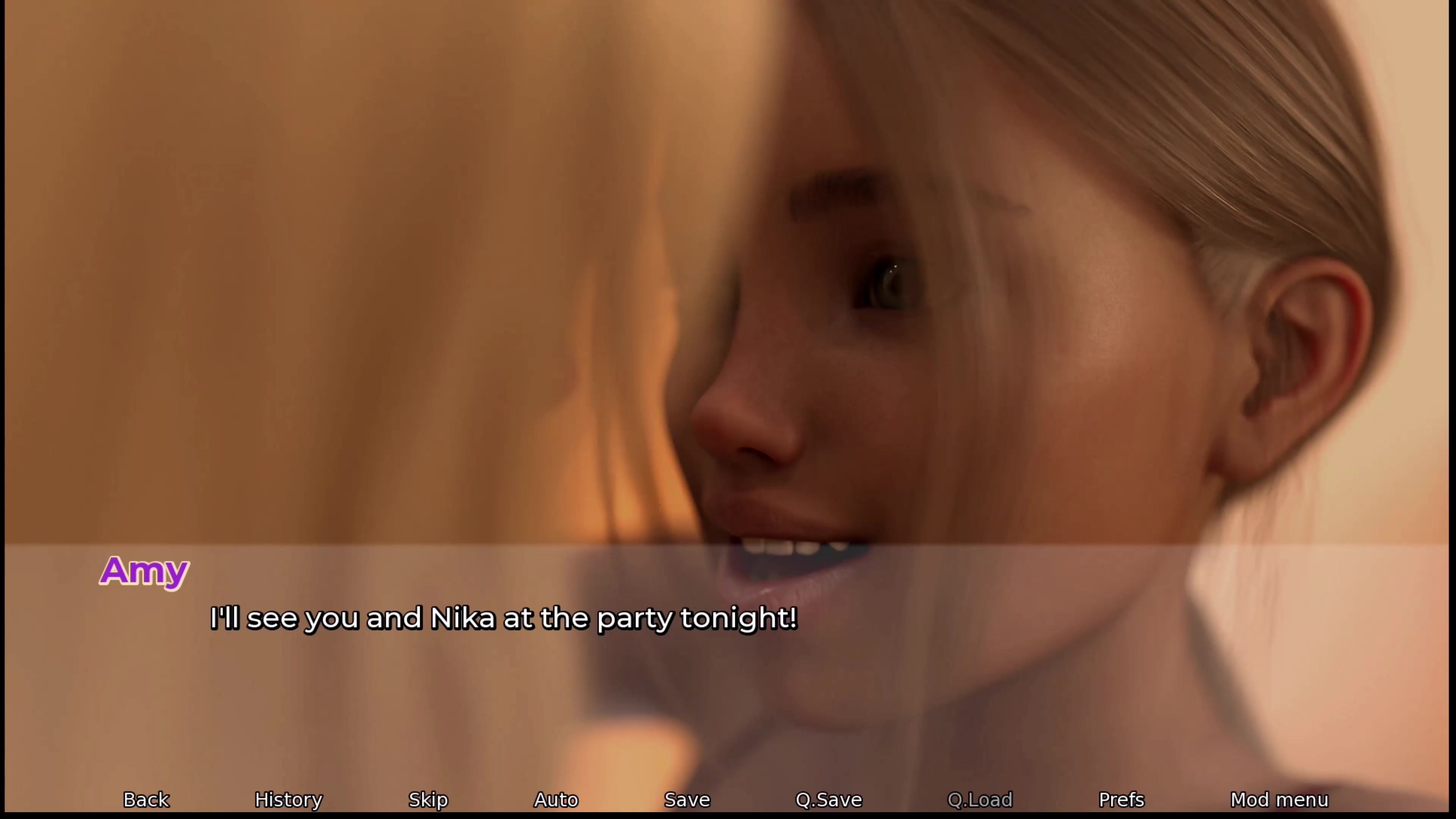Quick save with Q.Save
This screenshot has height=819, width=1456.
828,800
